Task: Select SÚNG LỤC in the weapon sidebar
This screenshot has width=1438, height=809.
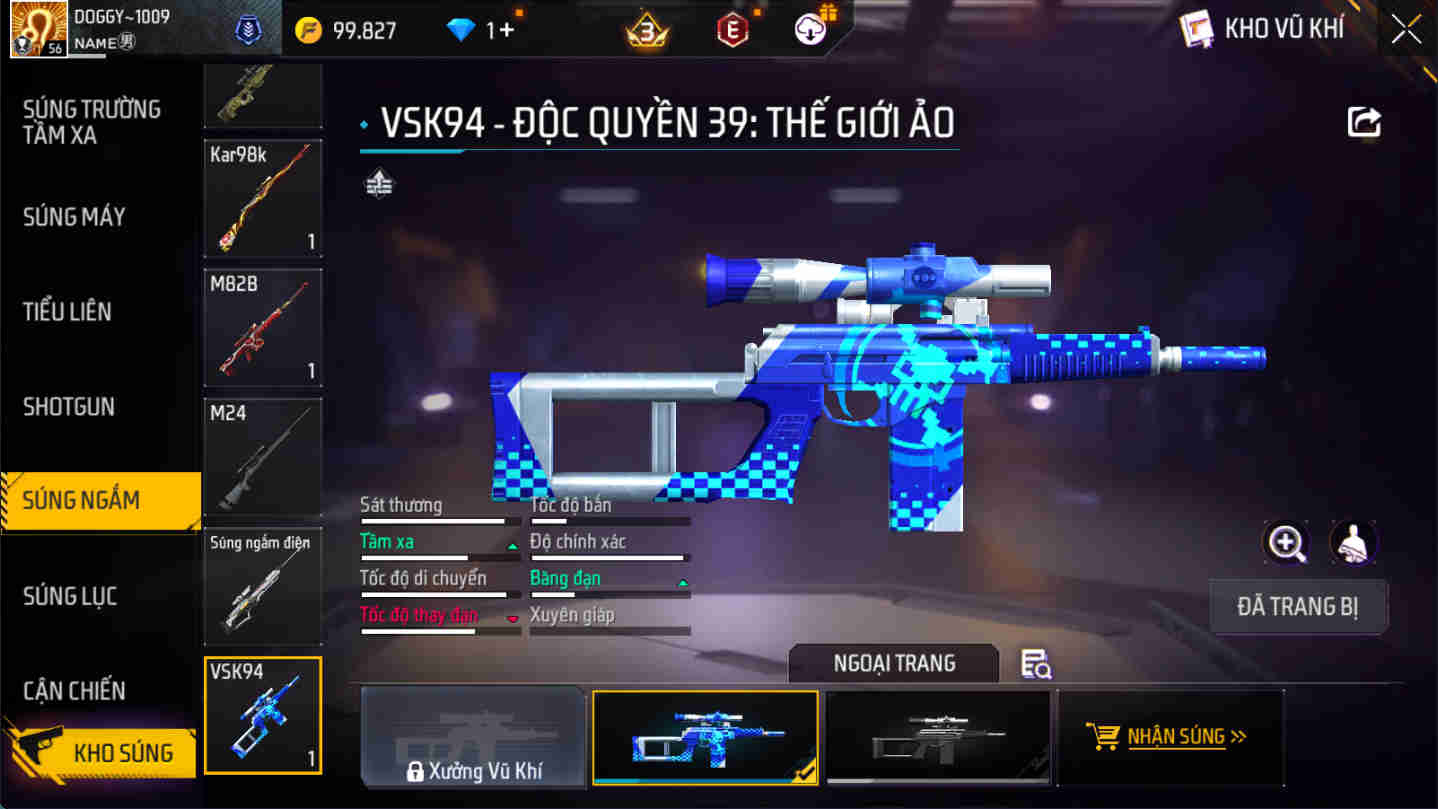Action: pyautogui.click(x=69, y=595)
